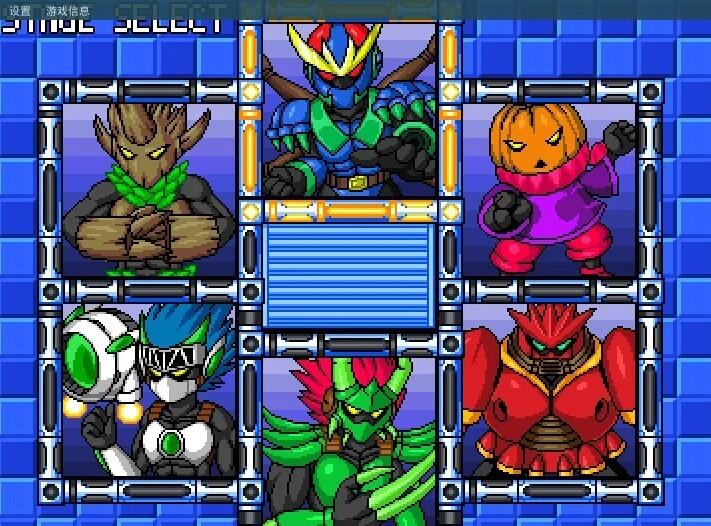Pick the pumpkin-head boss stage
711x526 pixels.
point(549,190)
